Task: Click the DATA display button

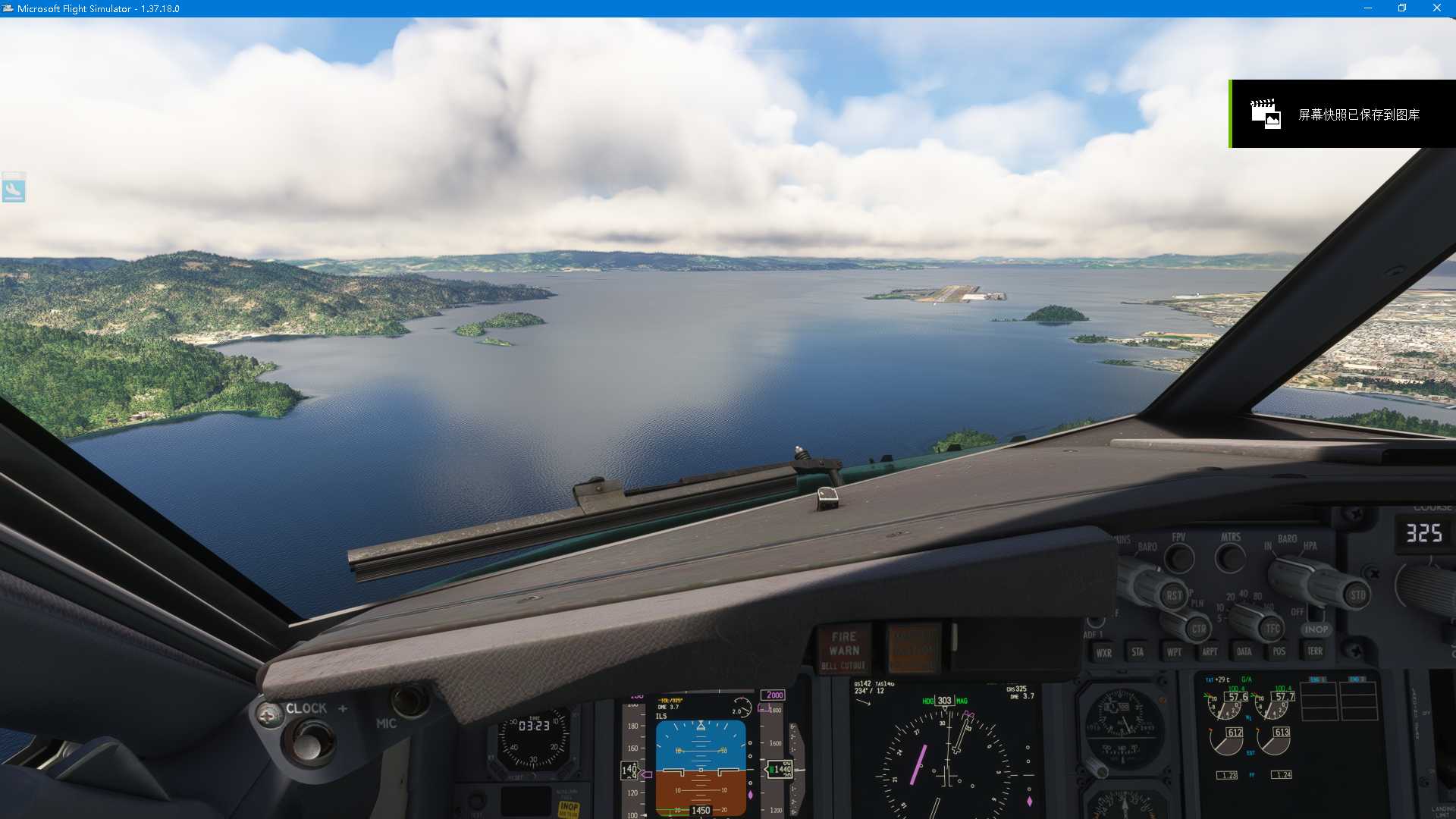Action: 1243,651
